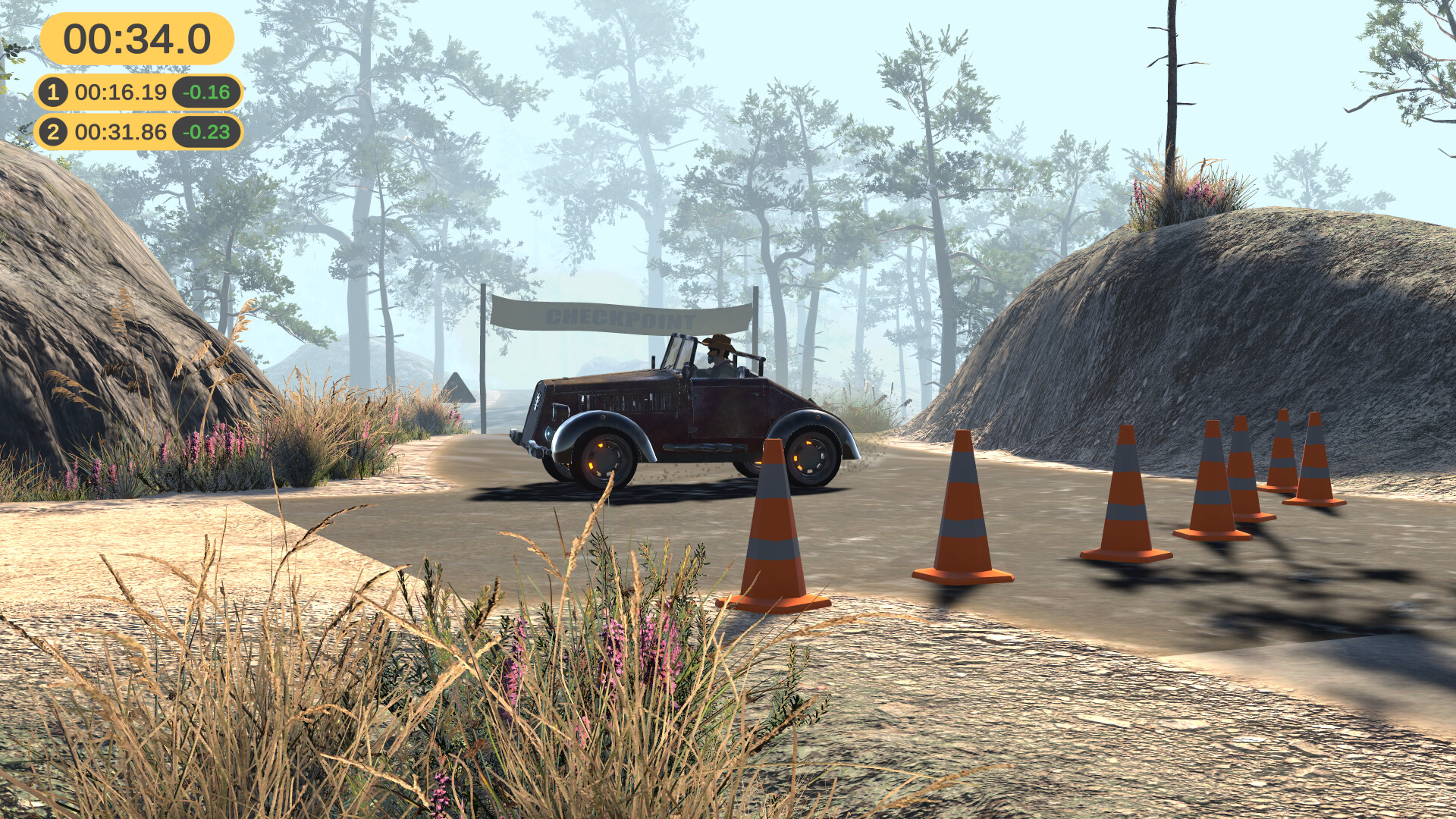
Task: Select the car's front headlight
Action: (549, 435)
